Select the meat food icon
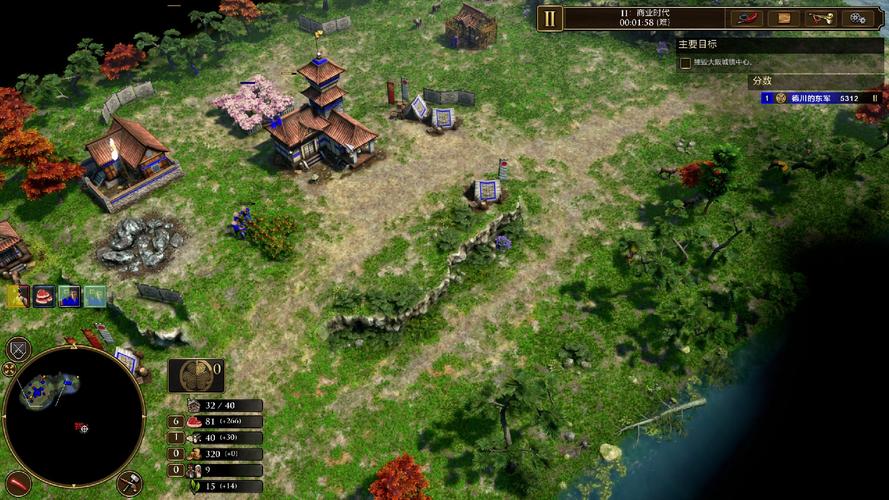889x500 pixels. point(43,296)
